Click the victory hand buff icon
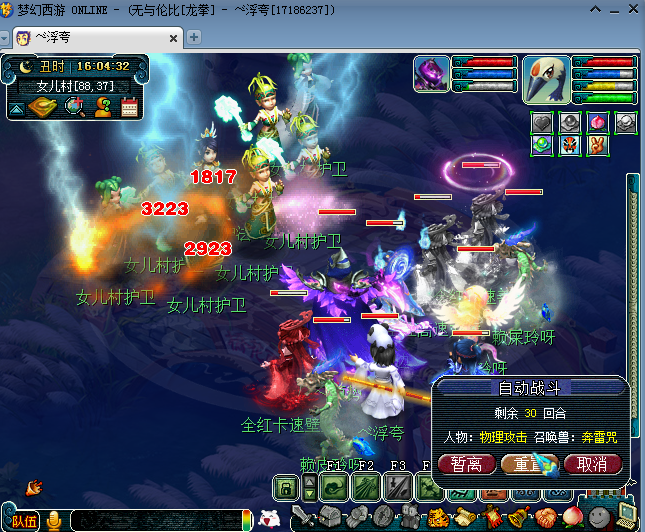 (598, 146)
